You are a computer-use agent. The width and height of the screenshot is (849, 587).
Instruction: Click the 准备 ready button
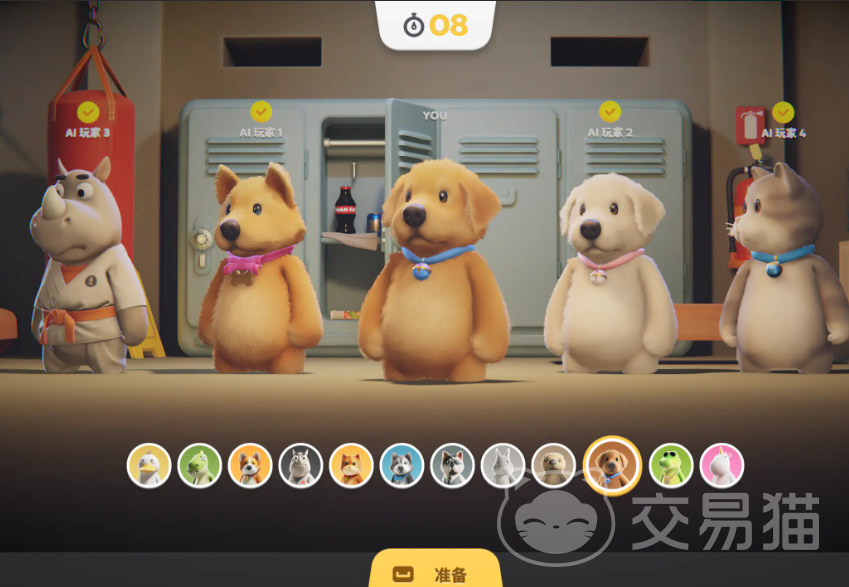tap(435, 572)
